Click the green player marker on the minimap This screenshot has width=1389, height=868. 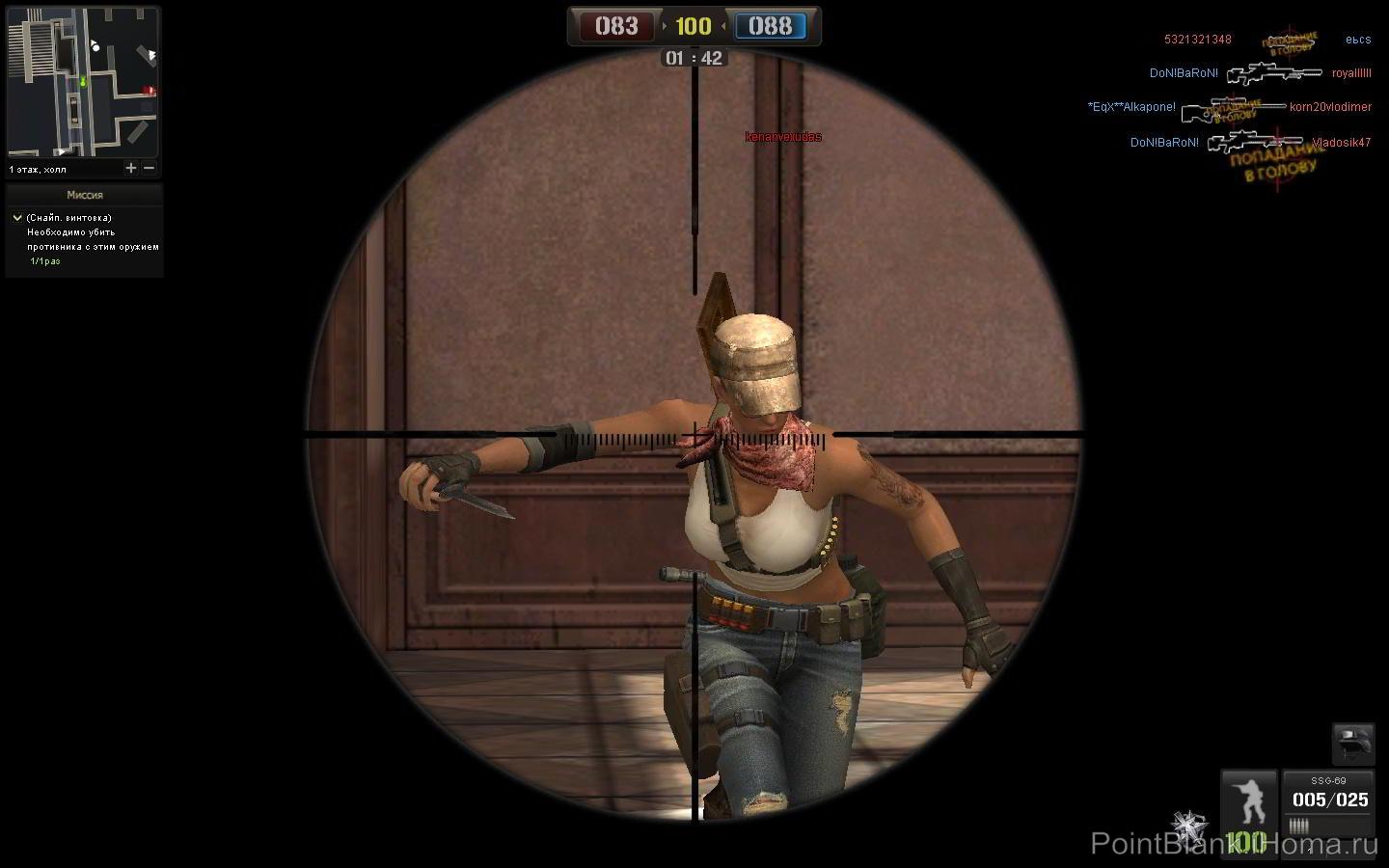coord(85,81)
